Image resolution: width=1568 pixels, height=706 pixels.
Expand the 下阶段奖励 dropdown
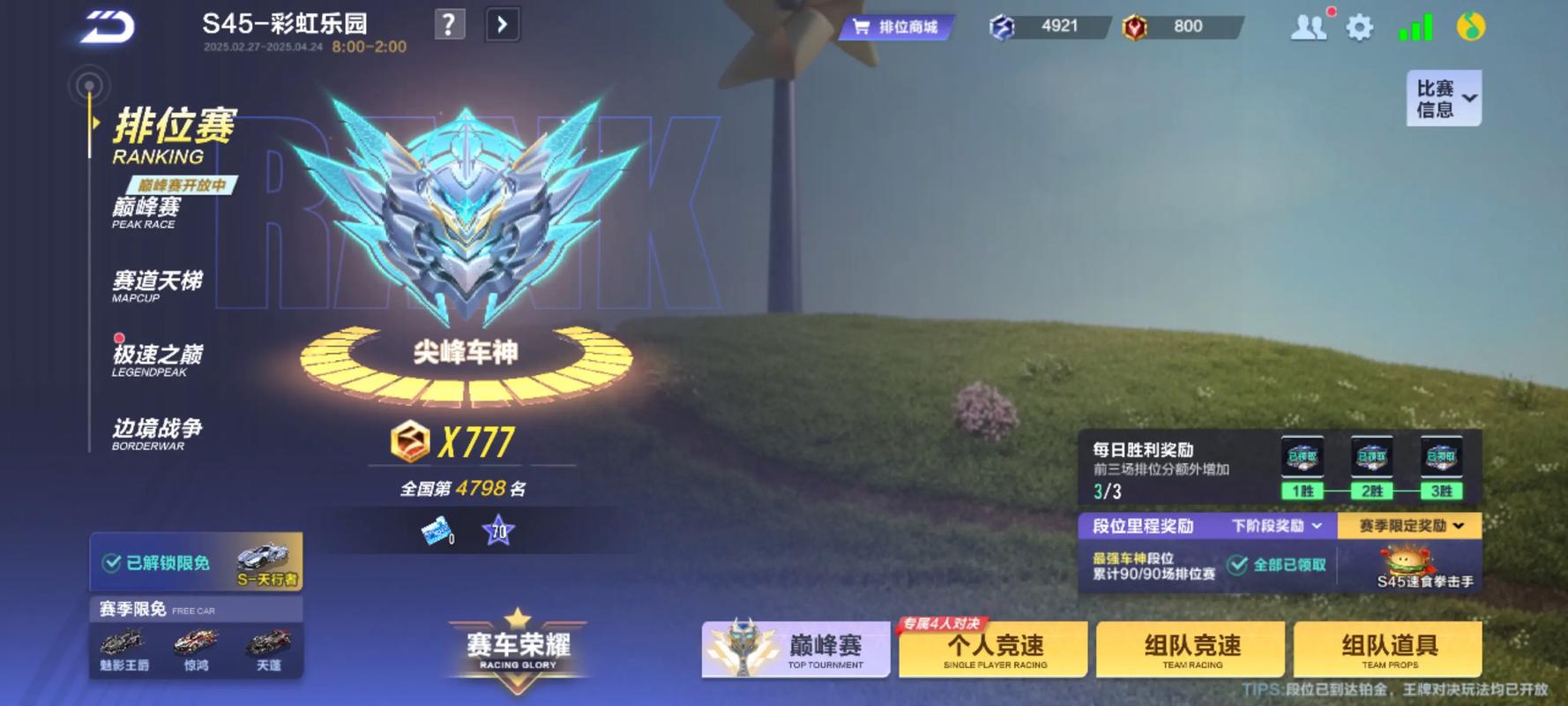1277,526
